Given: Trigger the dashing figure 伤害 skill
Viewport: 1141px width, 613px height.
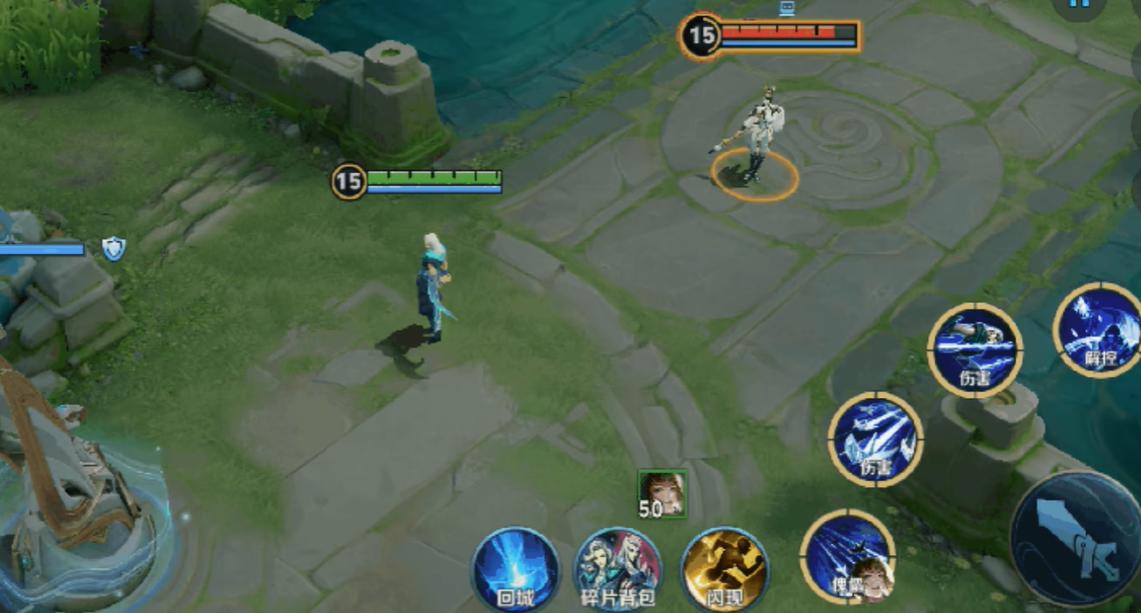Looking at the screenshot, I should click(x=974, y=350).
